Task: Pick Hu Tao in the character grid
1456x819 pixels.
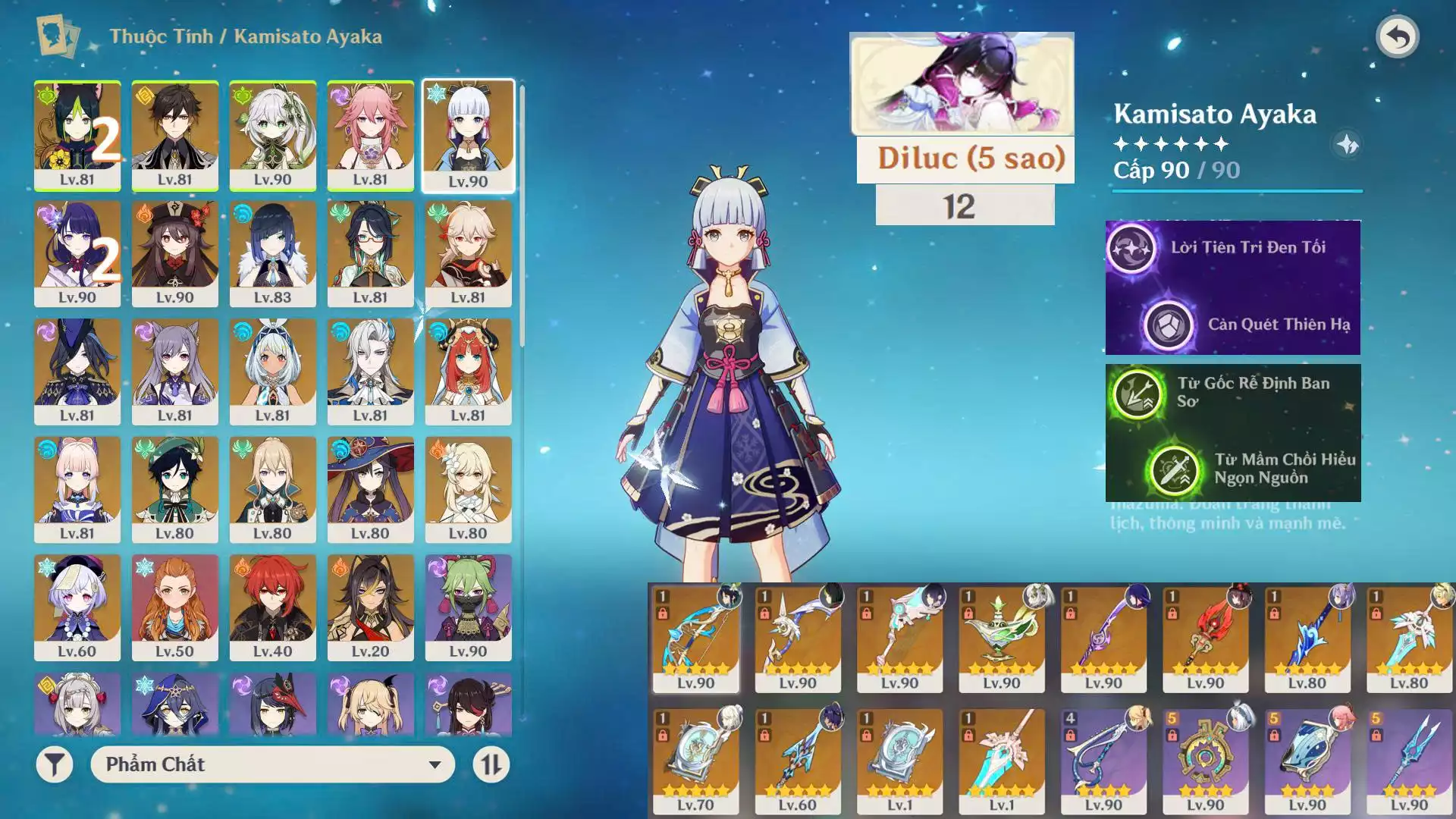Action: tap(174, 253)
